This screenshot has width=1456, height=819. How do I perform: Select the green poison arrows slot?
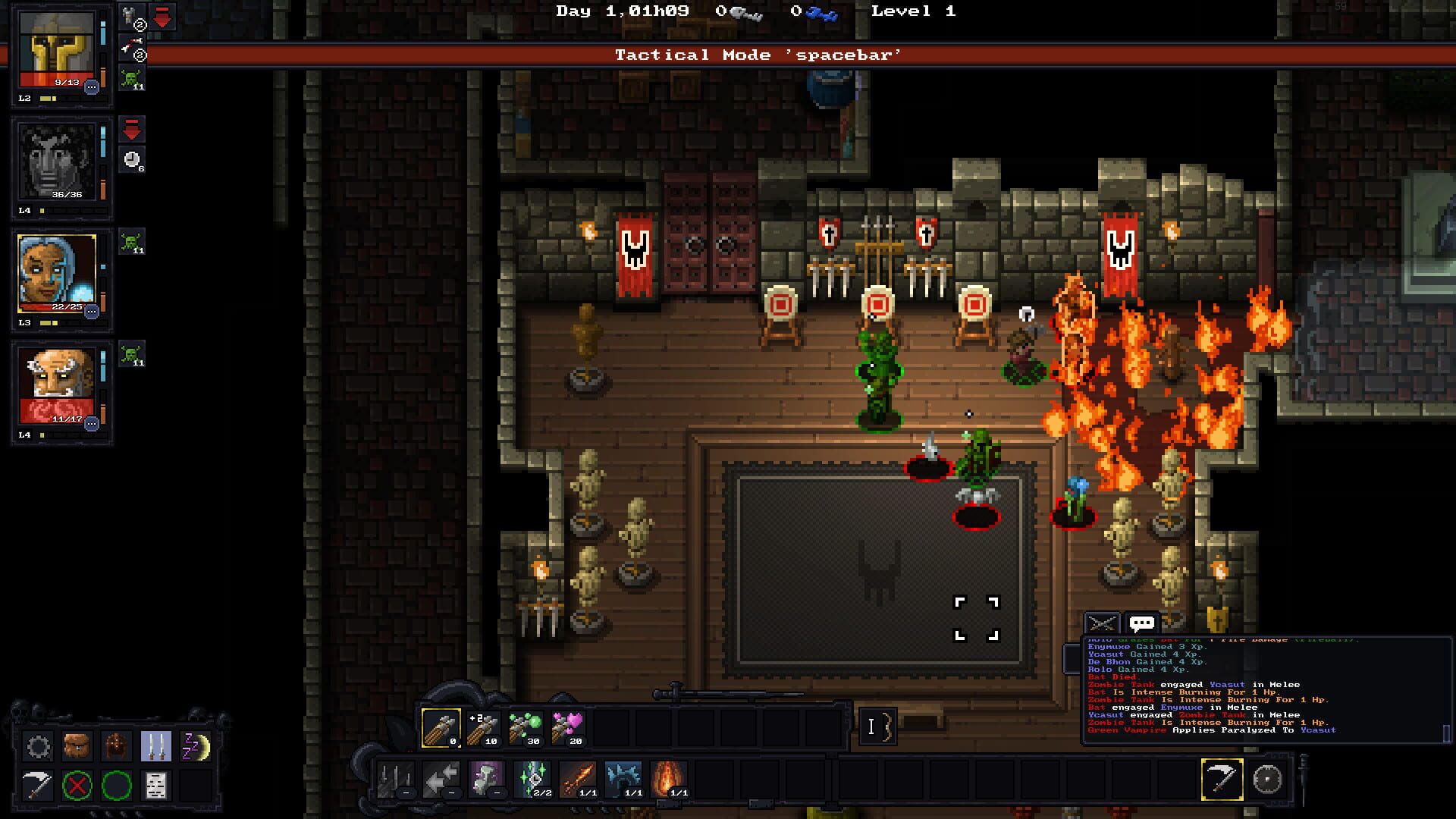click(x=525, y=729)
